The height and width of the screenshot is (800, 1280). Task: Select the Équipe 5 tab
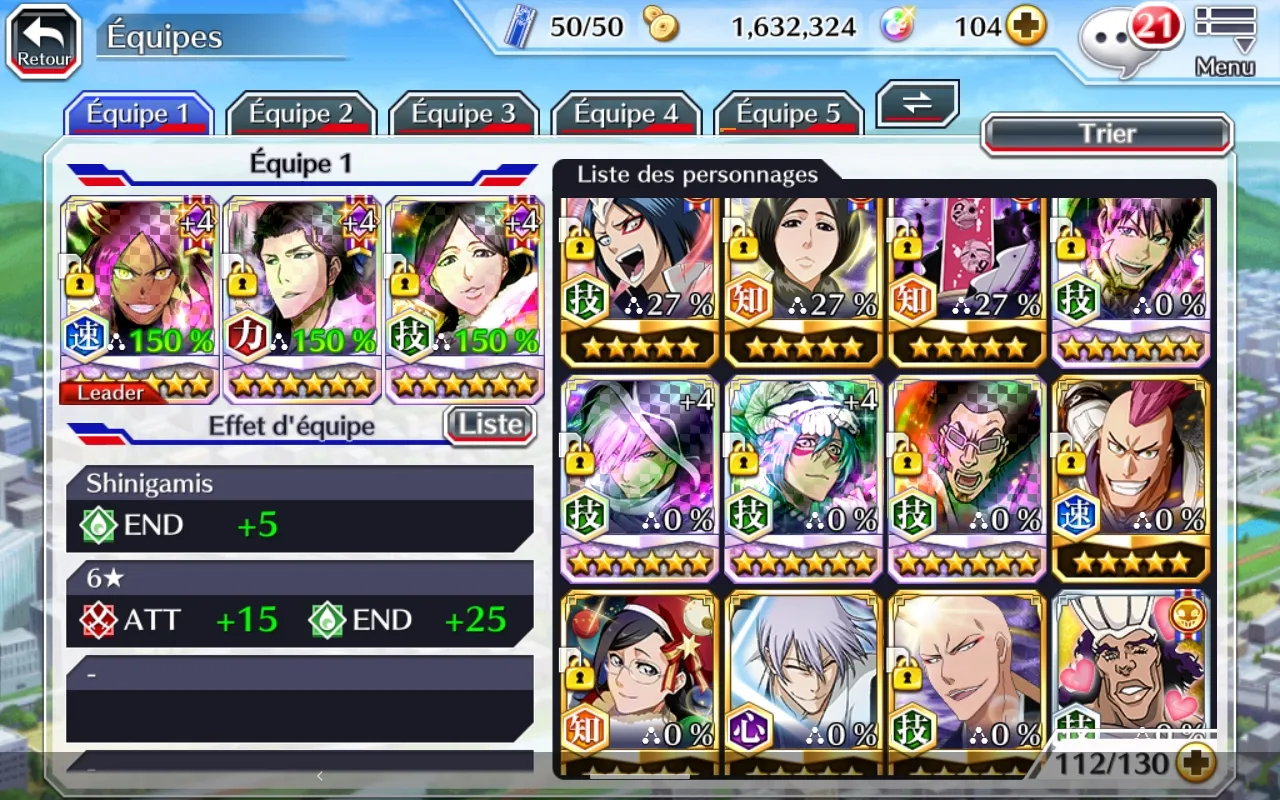[788, 114]
